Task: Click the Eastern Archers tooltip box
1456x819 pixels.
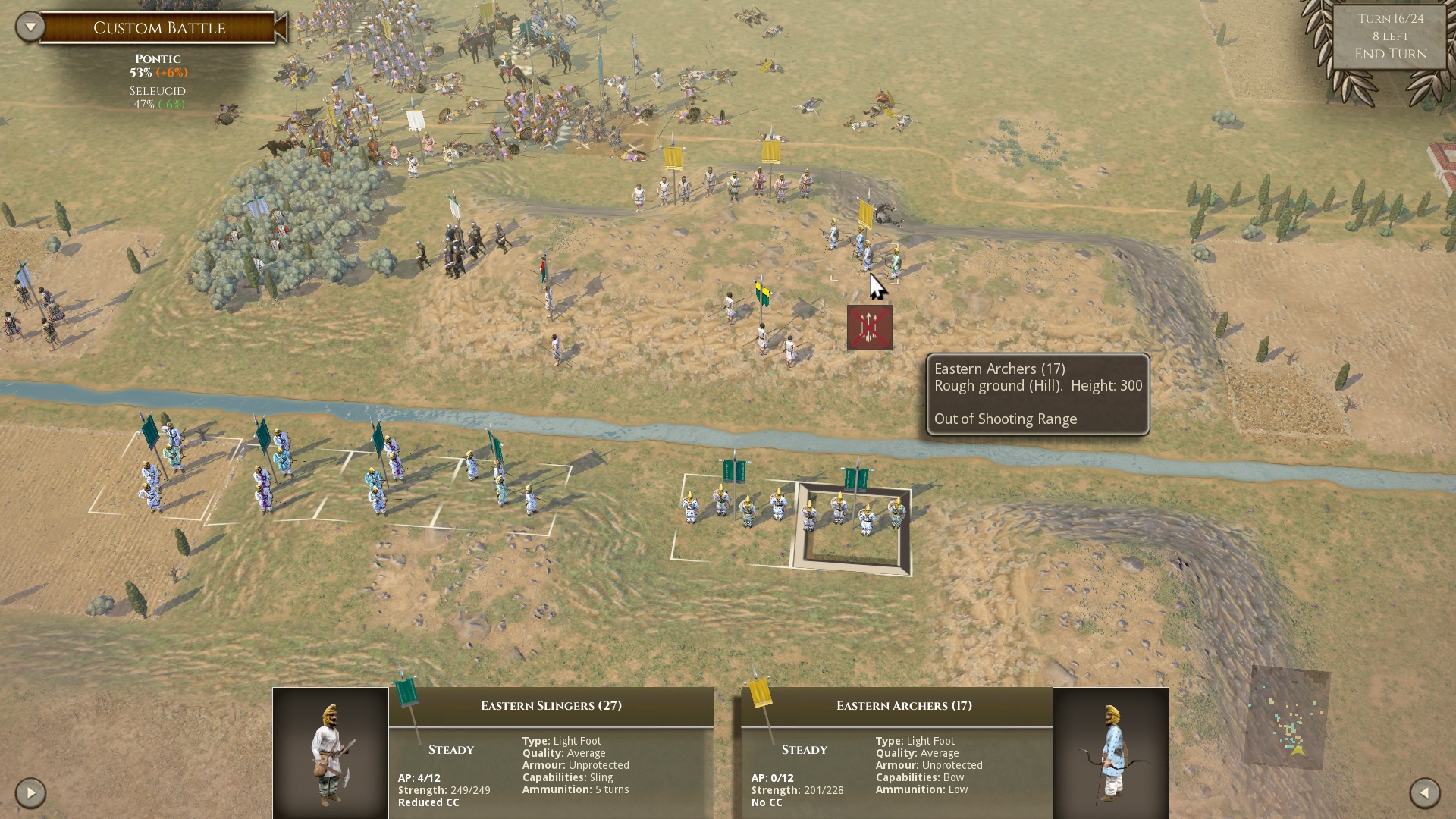Action: (1037, 394)
